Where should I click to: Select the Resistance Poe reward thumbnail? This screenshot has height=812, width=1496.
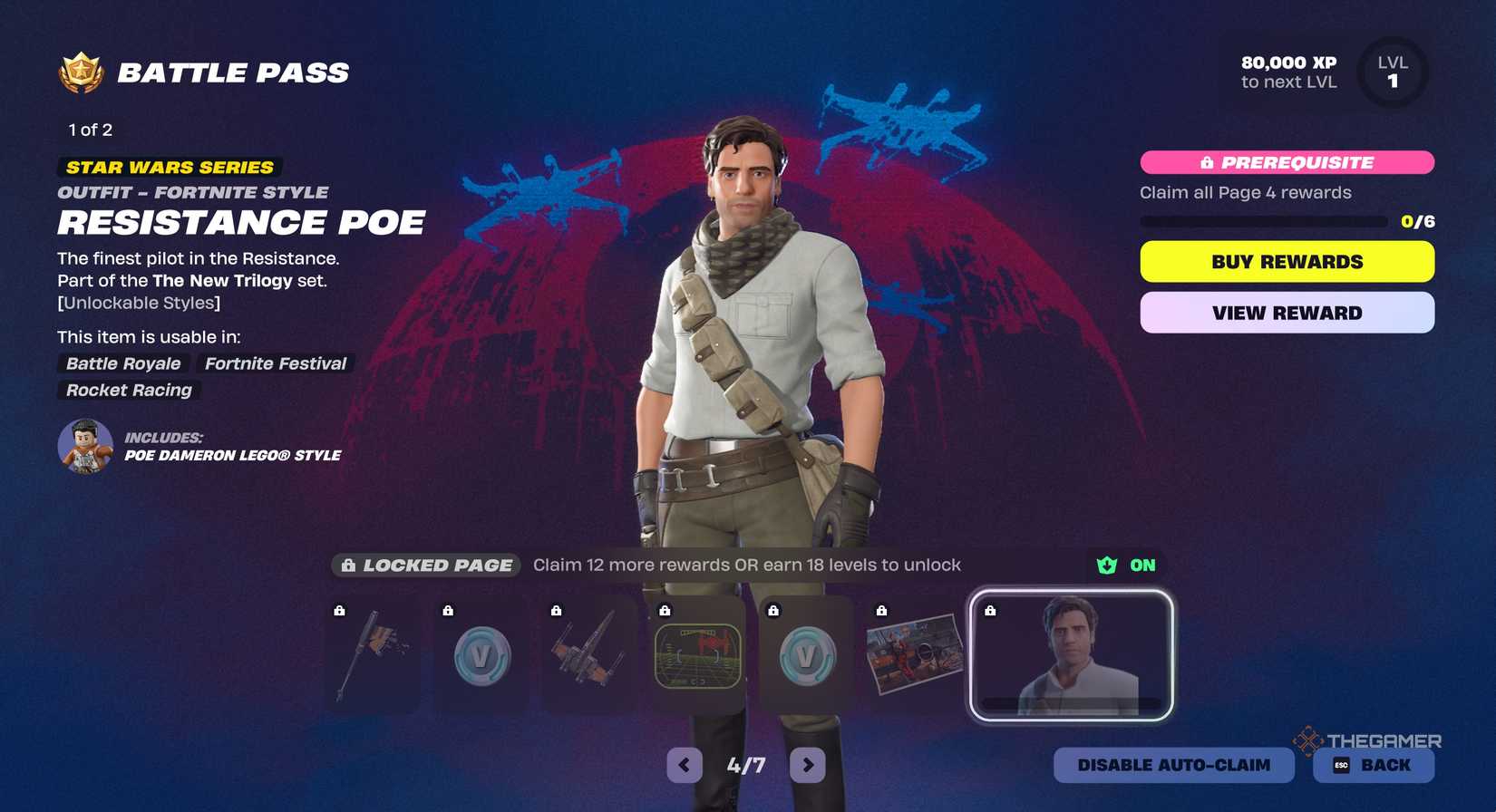(x=1070, y=654)
